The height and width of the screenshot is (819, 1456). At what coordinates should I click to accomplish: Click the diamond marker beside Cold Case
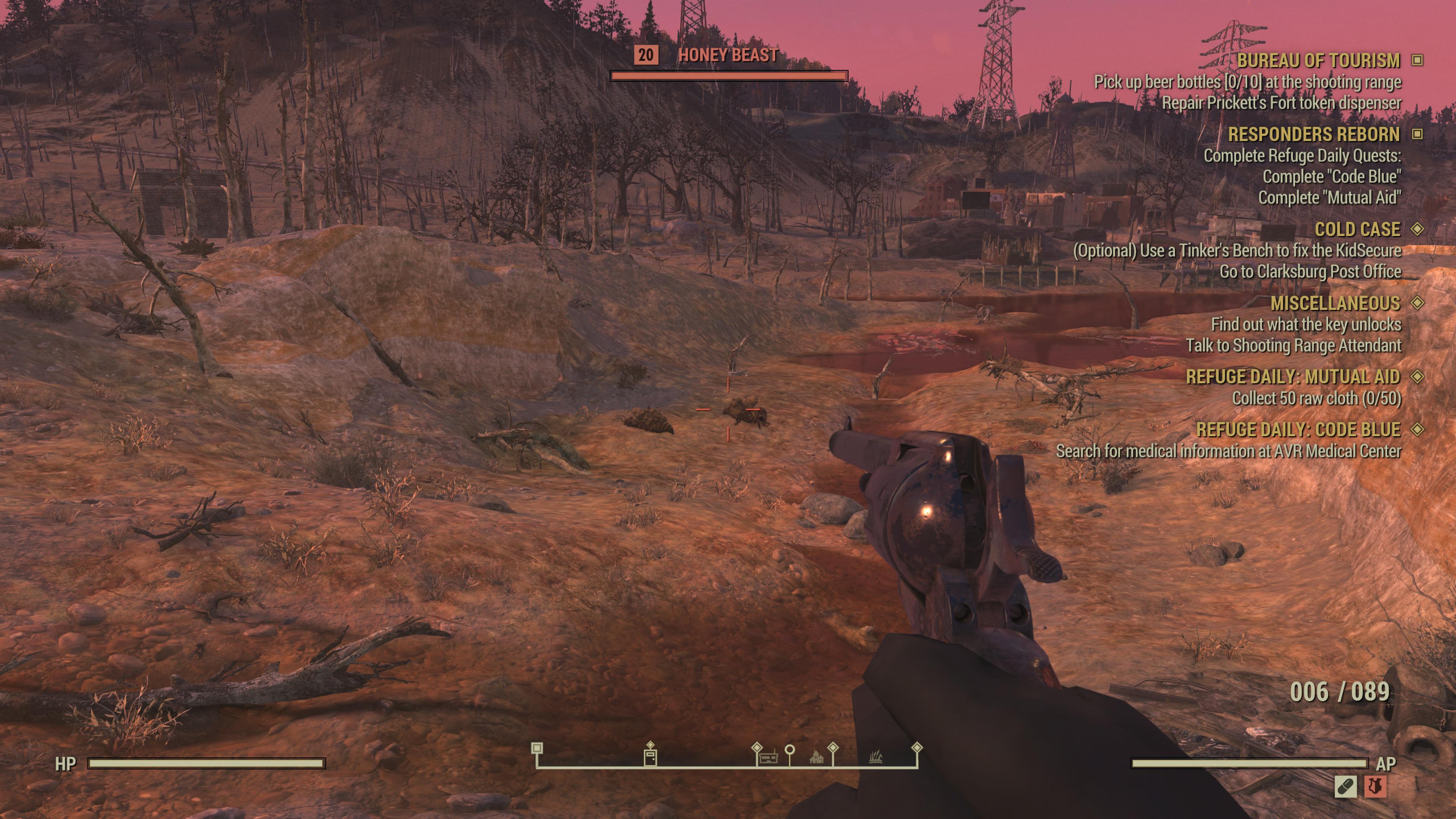tap(1417, 229)
